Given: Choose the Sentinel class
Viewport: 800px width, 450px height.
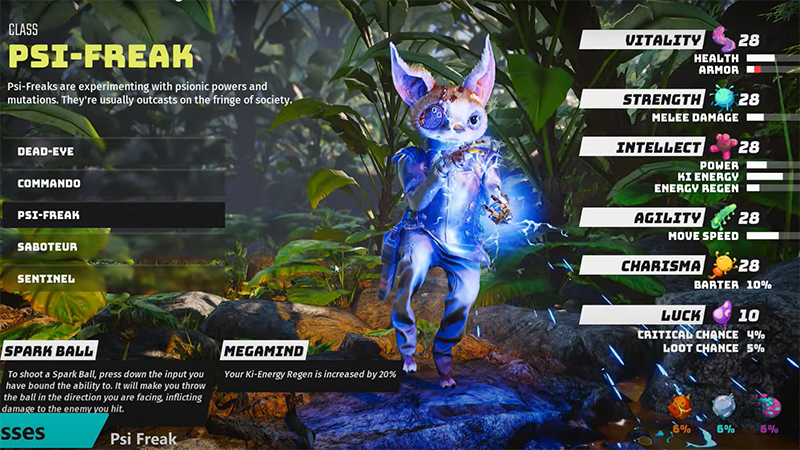Looking at the screenshot, I should click(112, 278).
